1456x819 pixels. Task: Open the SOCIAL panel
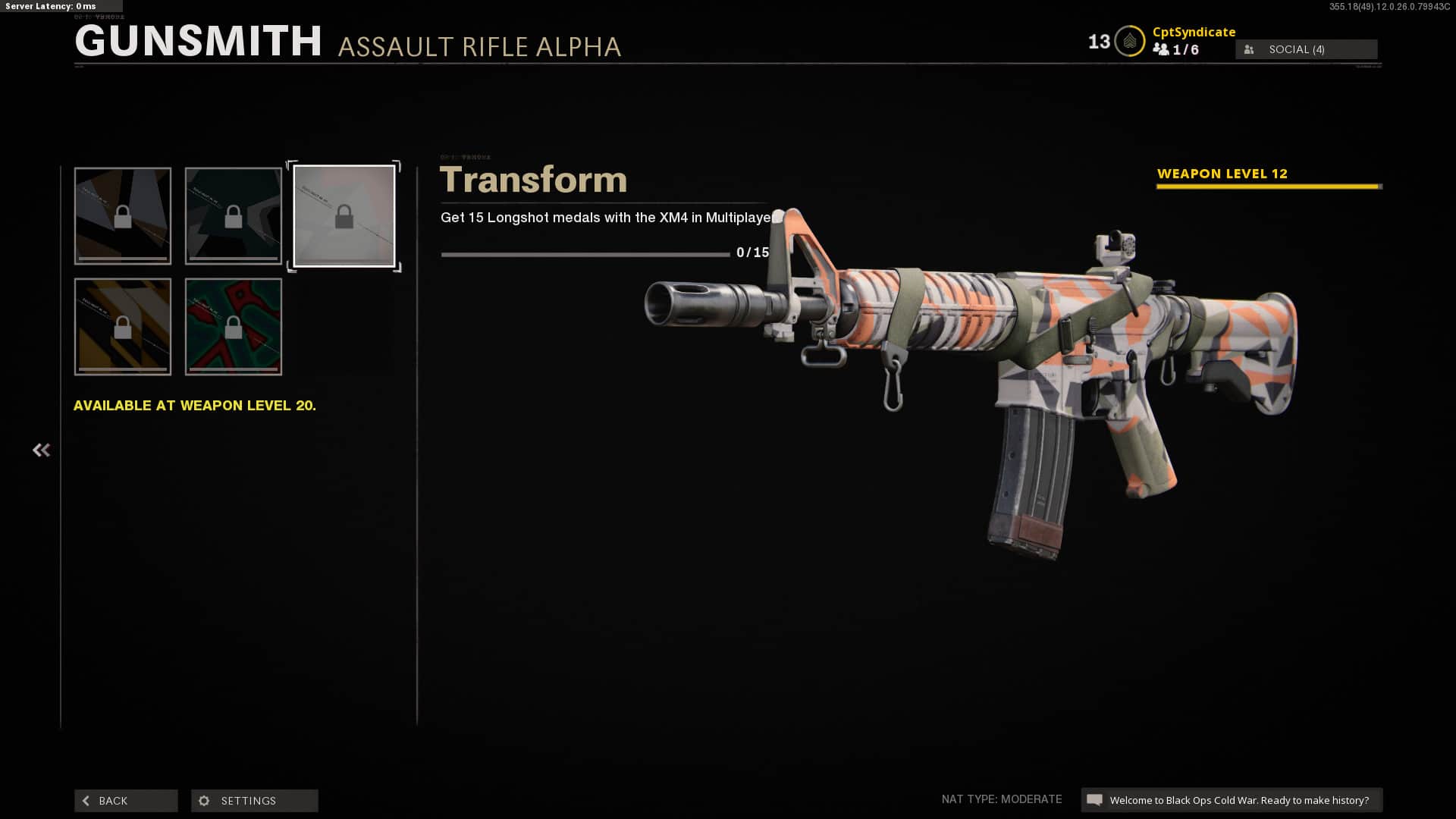tap(1306, 49)
